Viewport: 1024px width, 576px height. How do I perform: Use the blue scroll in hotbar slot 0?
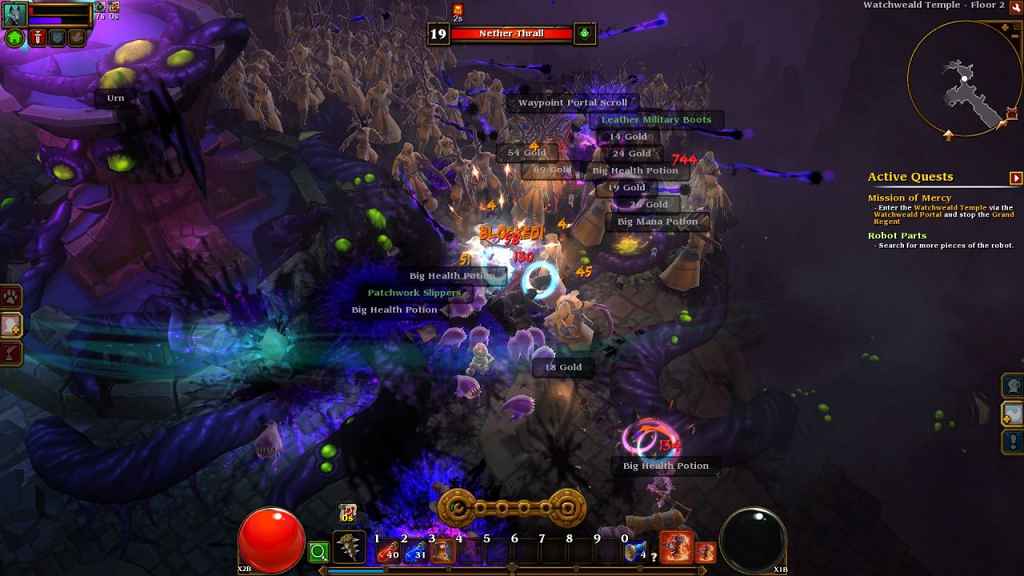pyautogui.click(x=632, y=551)
